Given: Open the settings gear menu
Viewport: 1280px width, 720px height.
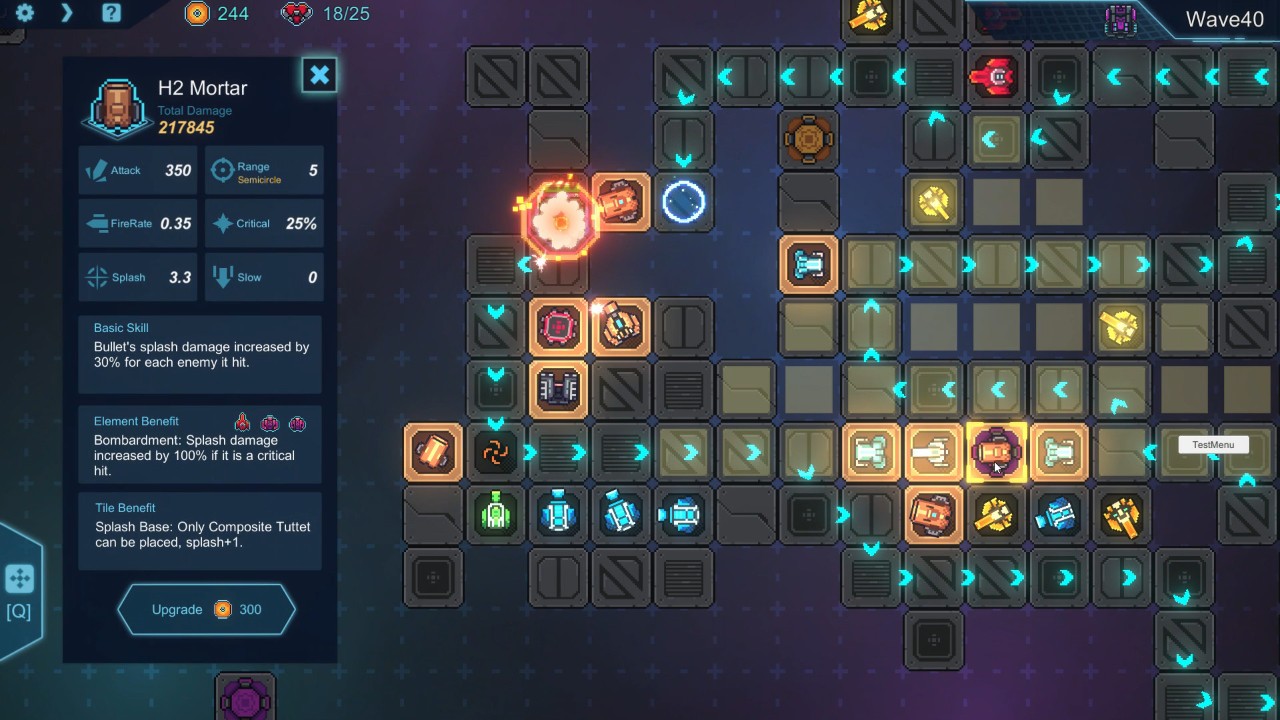Looking at the screenshot, I should click(x=24, y=13).
